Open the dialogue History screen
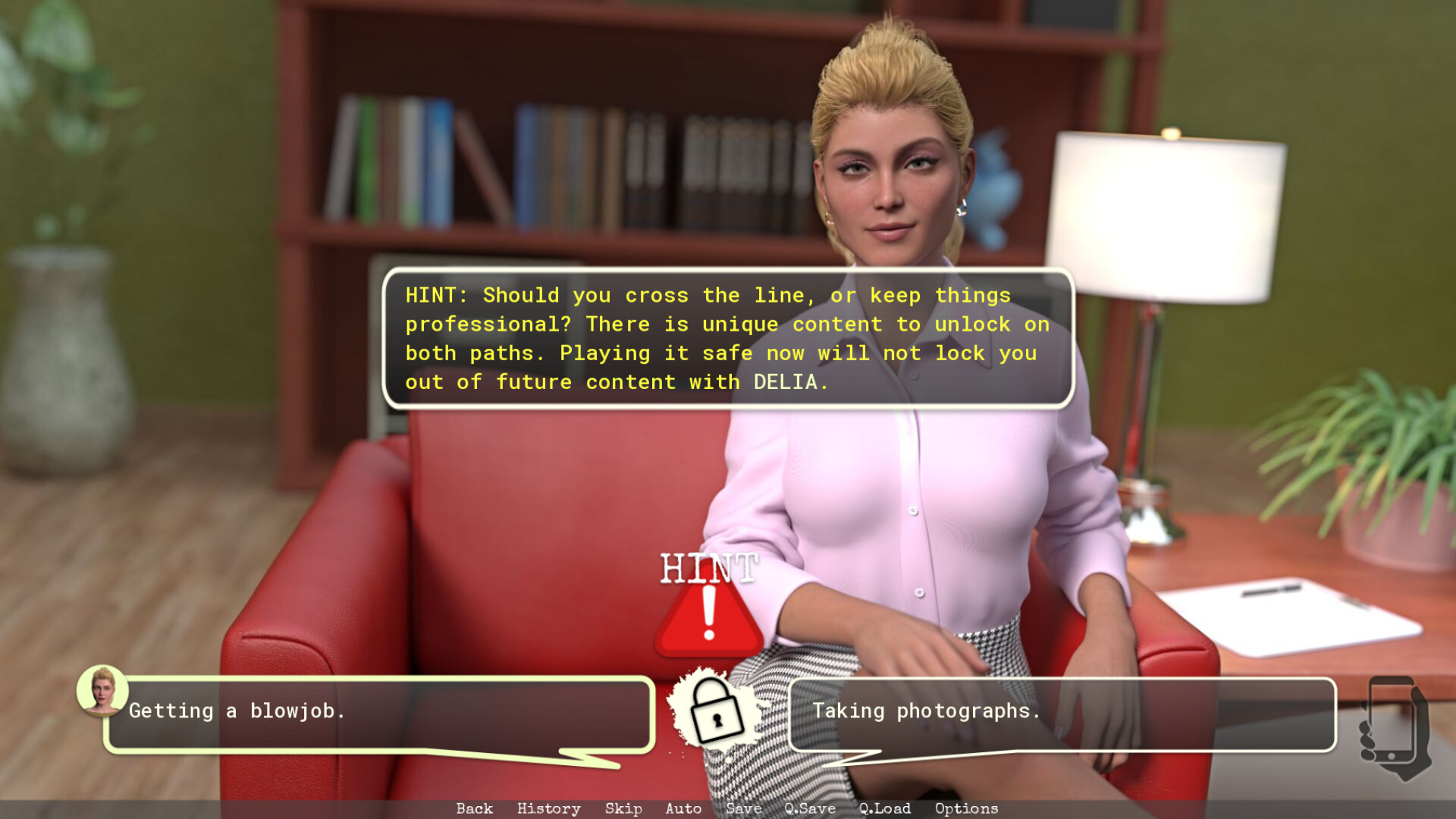The height and width of the screenshot is (819, 1456). 548,808
